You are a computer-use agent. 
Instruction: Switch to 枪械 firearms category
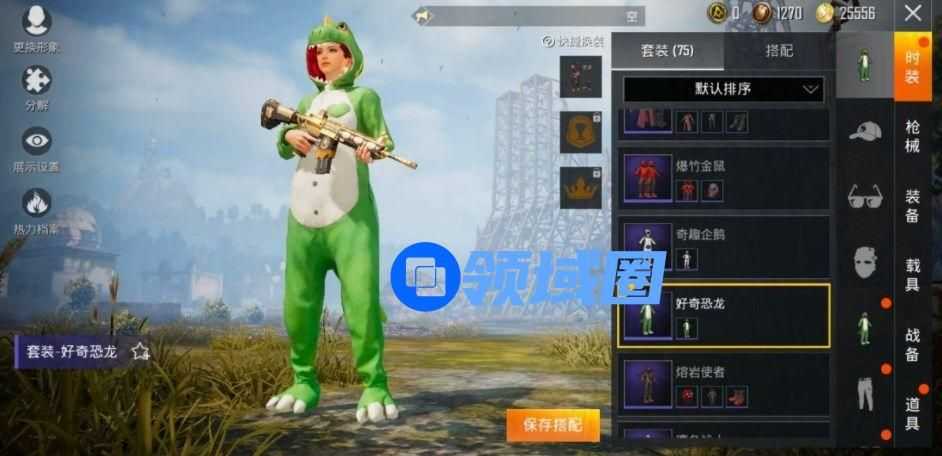click(x=912, y=137)
